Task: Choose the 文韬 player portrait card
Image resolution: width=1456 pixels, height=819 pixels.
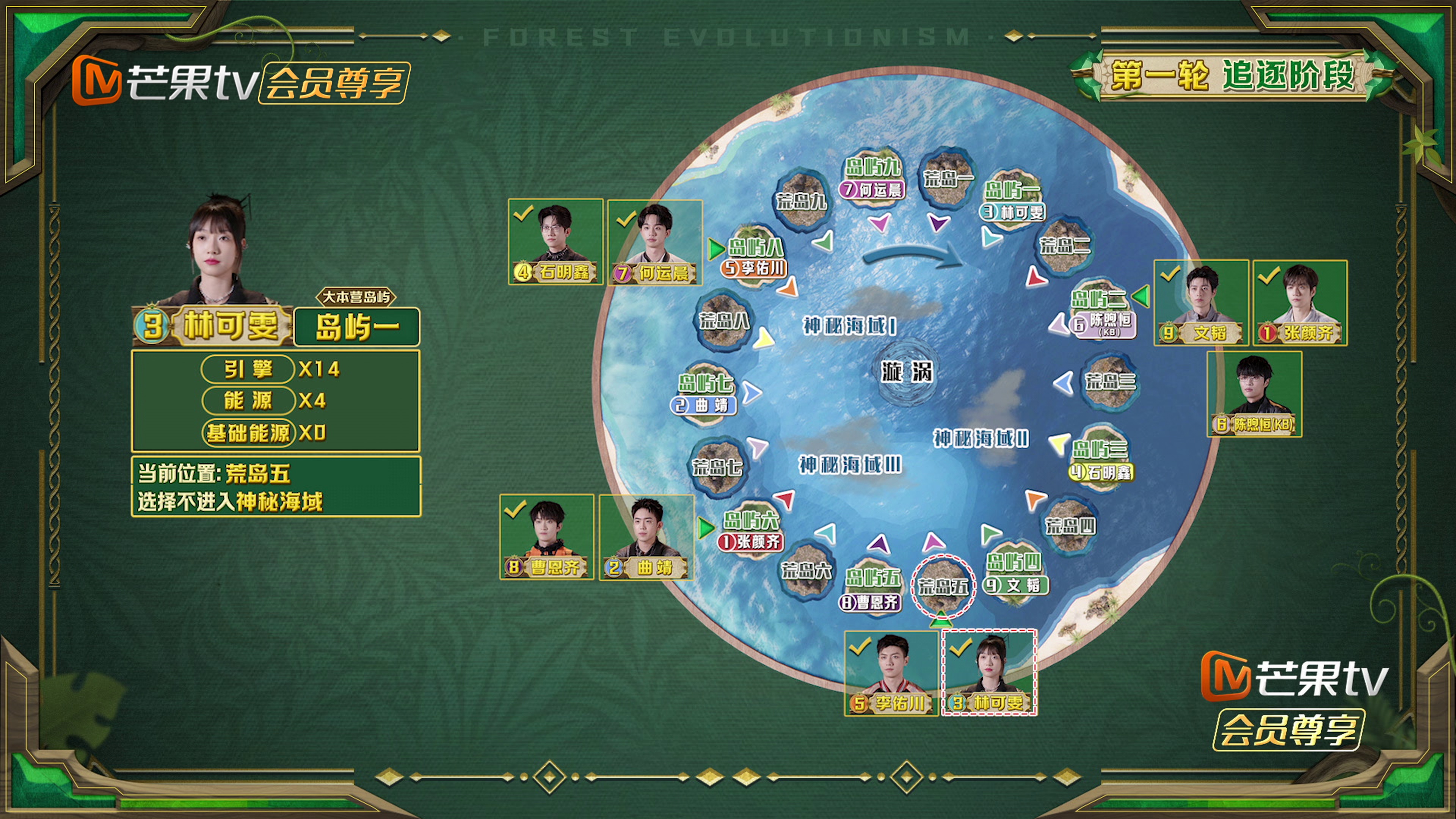Action: pyautogui.click(x=1200, y=303)
